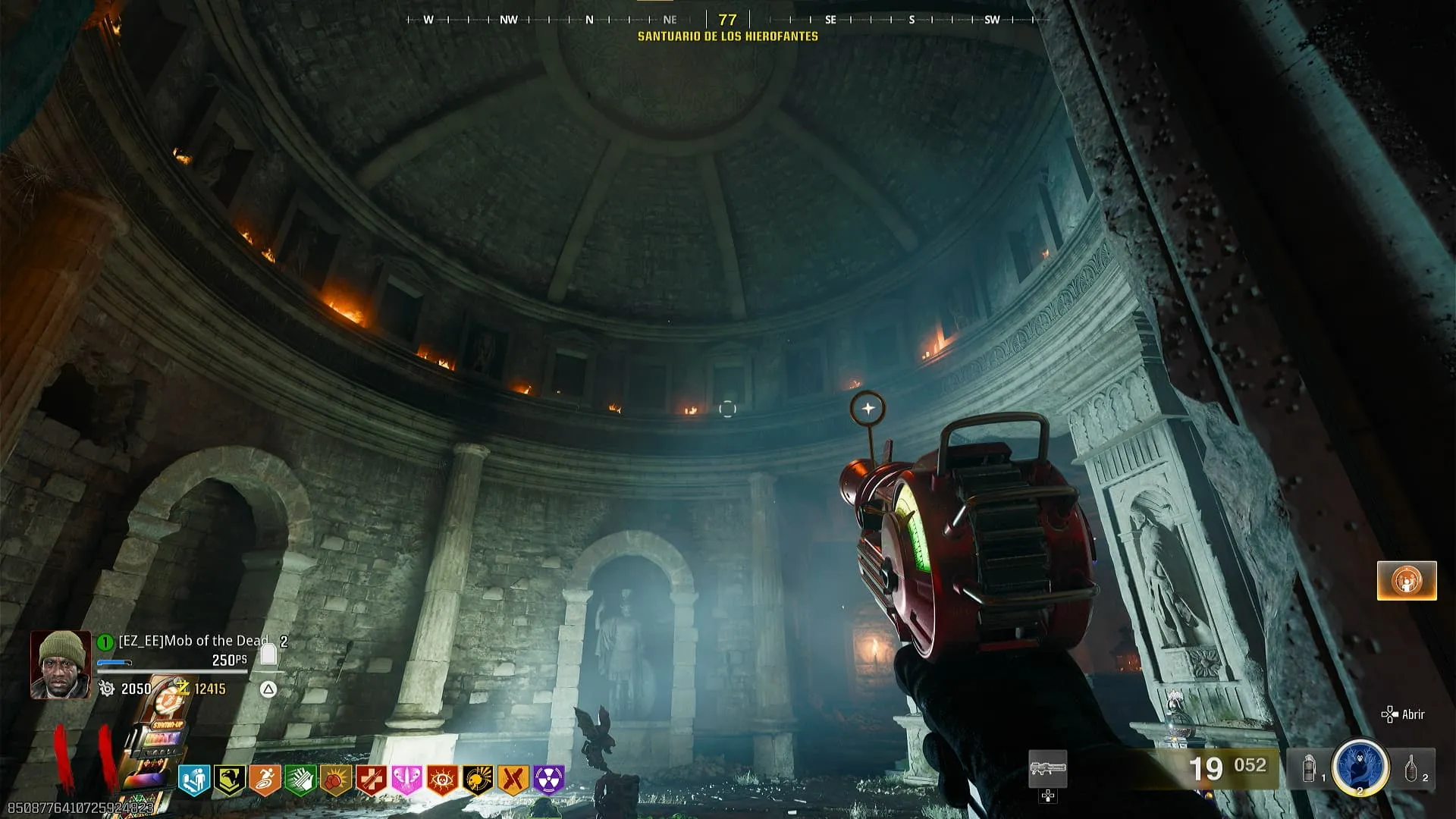Activate the blue hooded reaper field upgrade
This screenshot has height=819, width=1456.
(1360, 767)
